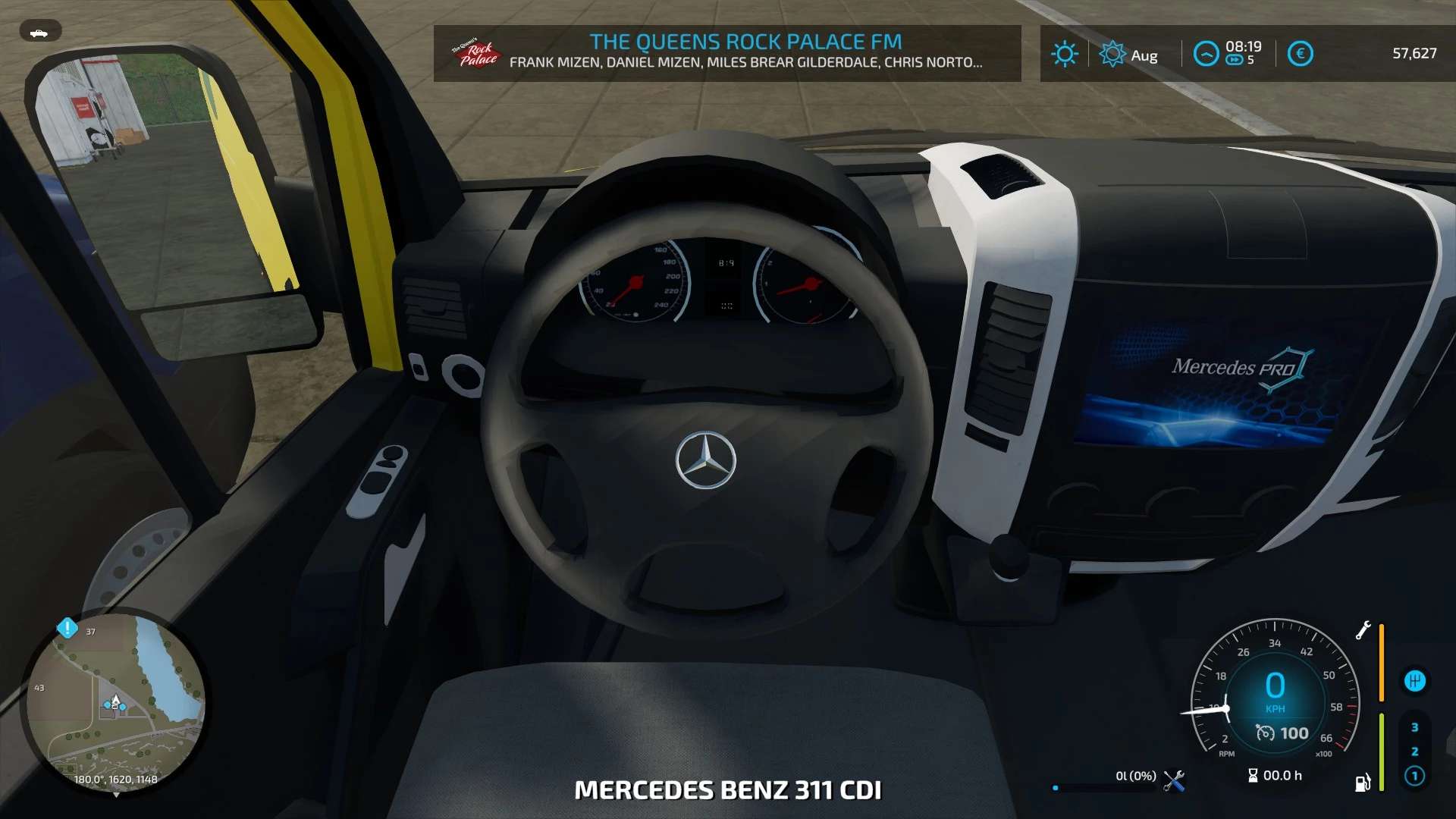
Task: Open the Queens Rock Palace FM radio banner
Action: coord(726,53)
